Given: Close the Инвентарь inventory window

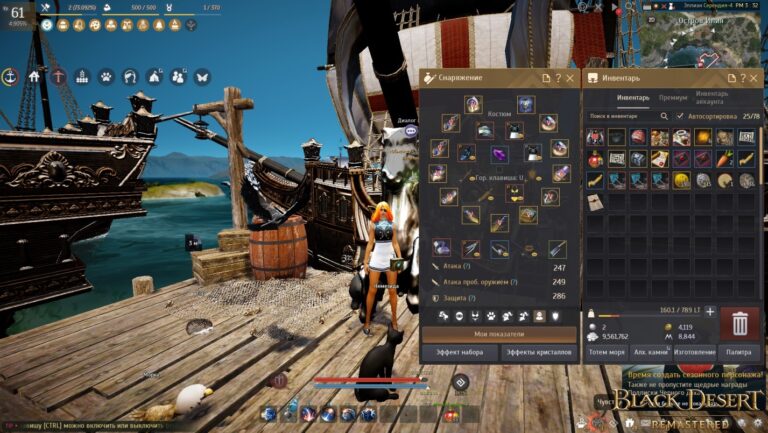Looking at the screenshot, I should click(x=753, y=77).
